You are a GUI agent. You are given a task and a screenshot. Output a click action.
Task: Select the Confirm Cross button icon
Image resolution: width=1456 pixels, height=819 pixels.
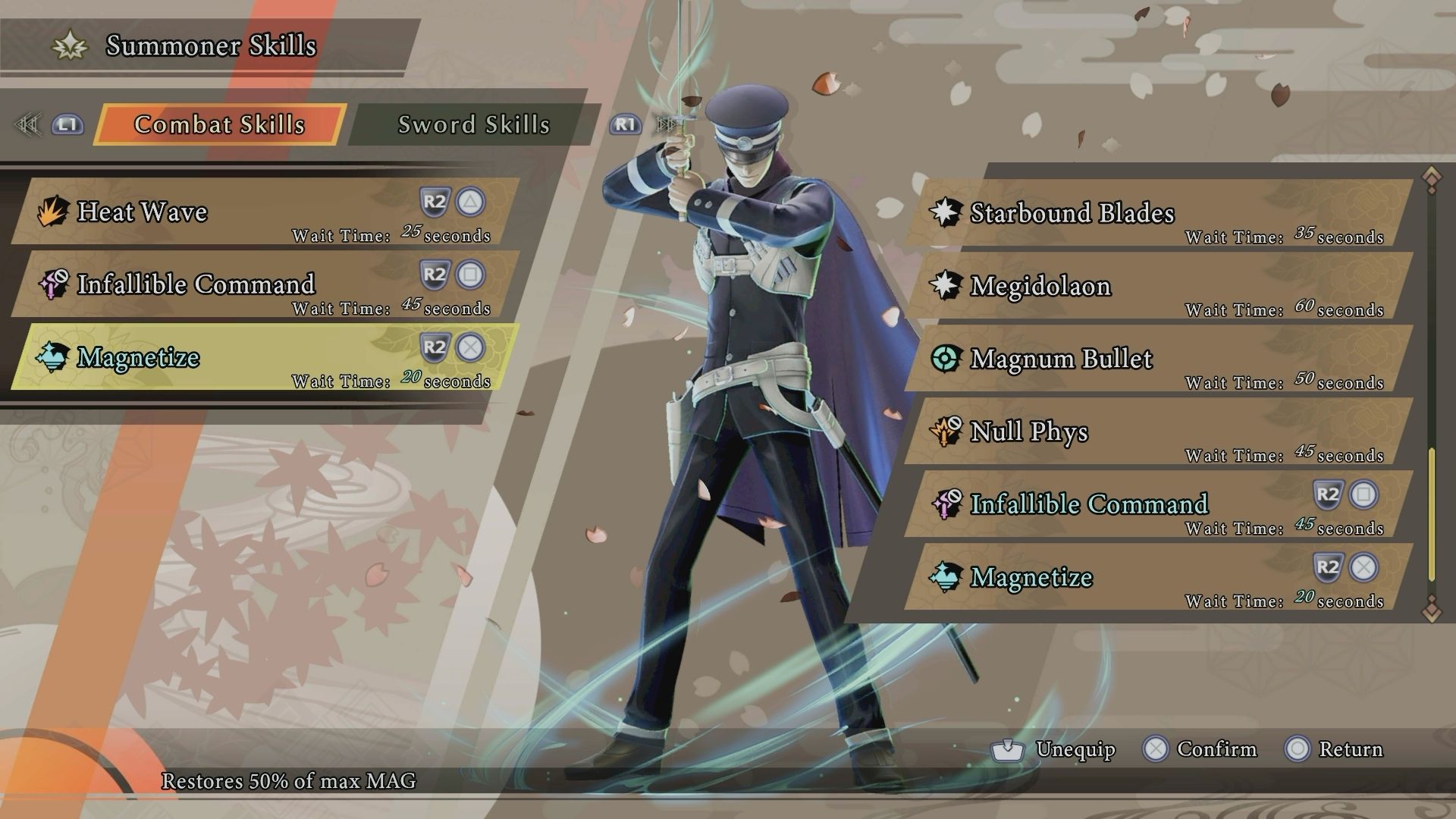tap(1159, 749)
